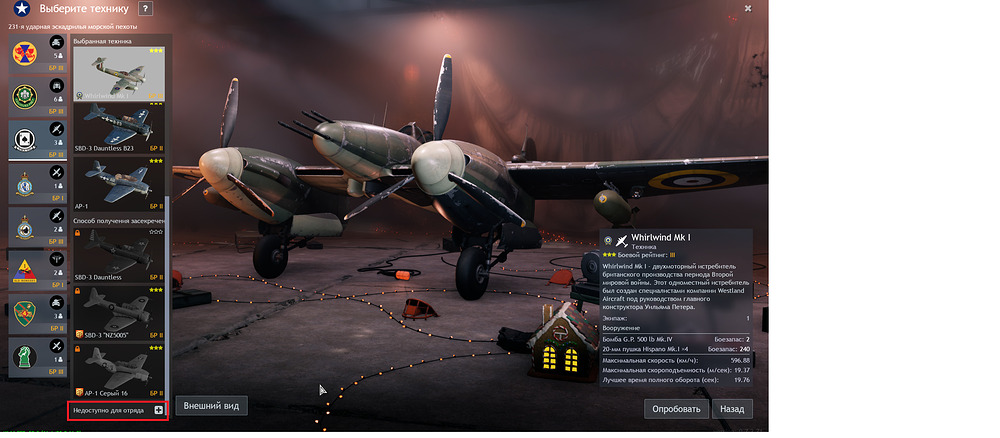This screenshot has height=438, width=1000.
Task: Expand the "Недоступно для отряда" section
Action: (159, 411)
